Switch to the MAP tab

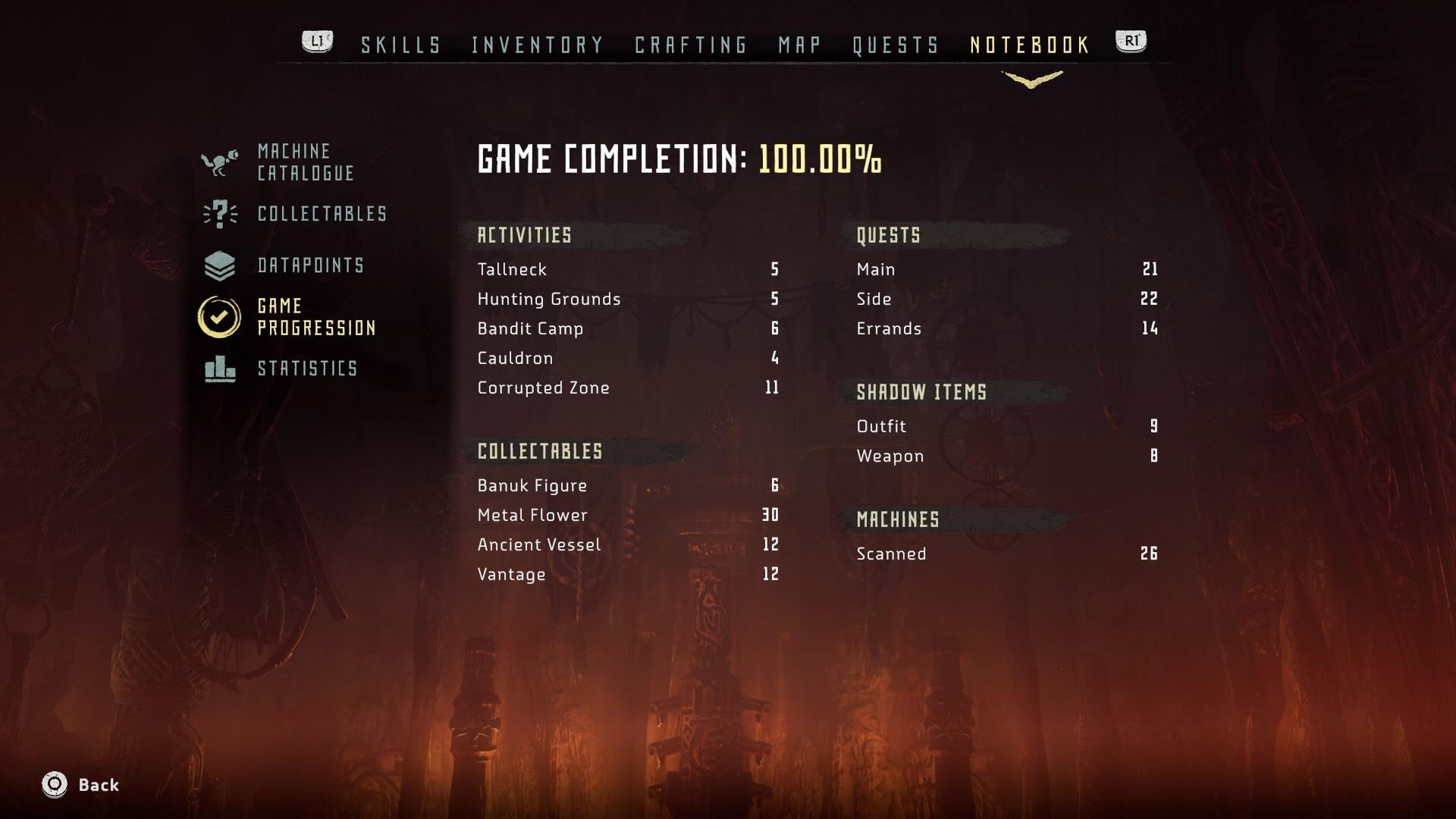tap(799, 44)
